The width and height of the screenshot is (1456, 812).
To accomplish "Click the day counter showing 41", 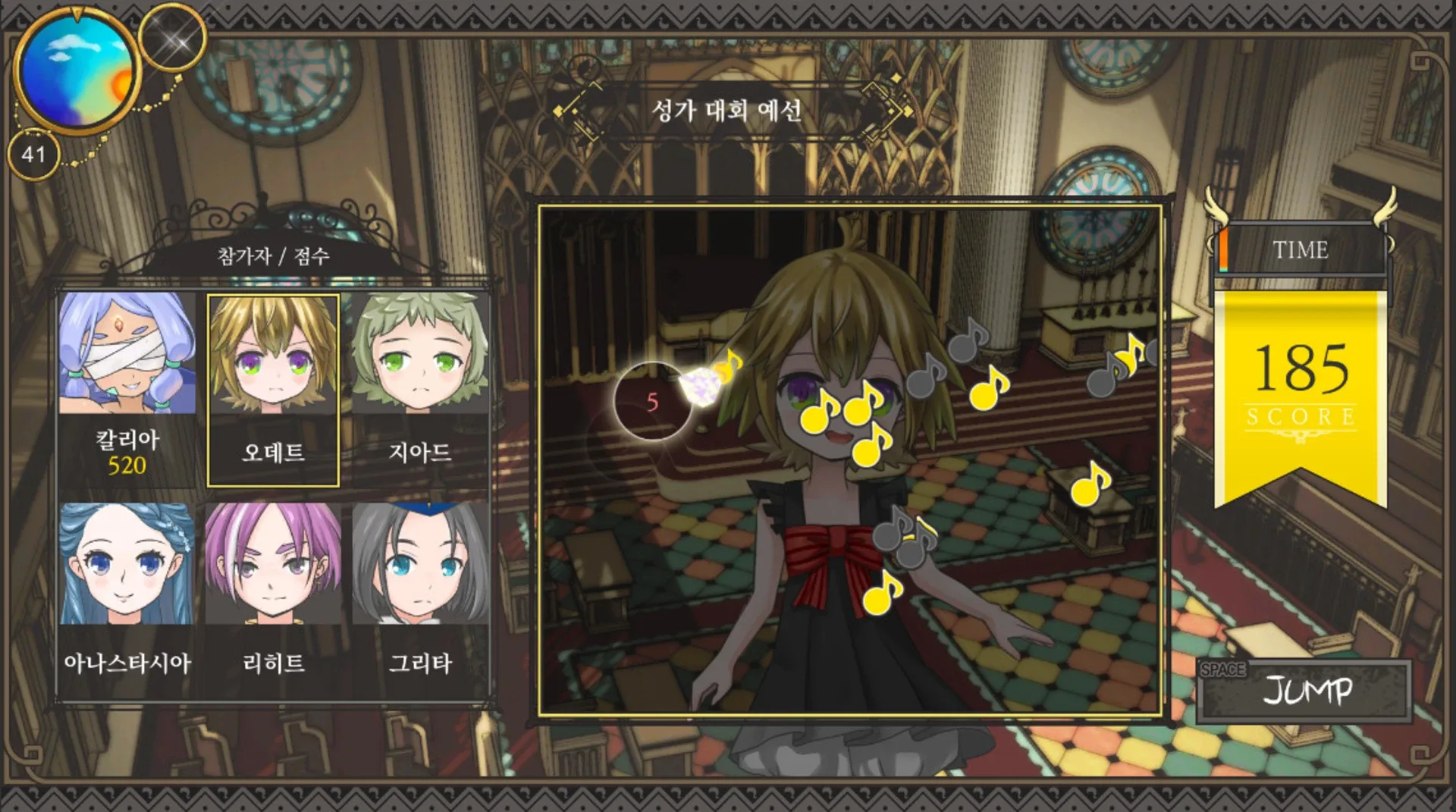I will click(x=35, y=154).
